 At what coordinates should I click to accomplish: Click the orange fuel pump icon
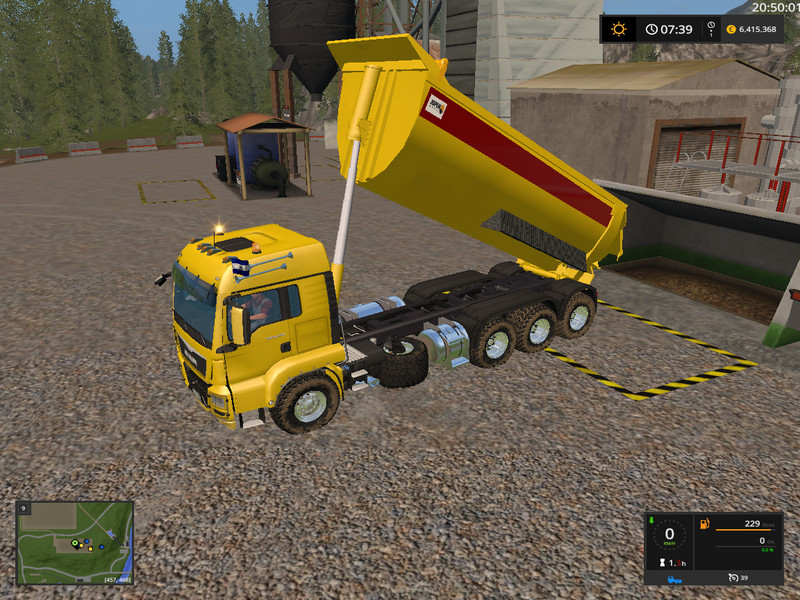pos(704,523)
